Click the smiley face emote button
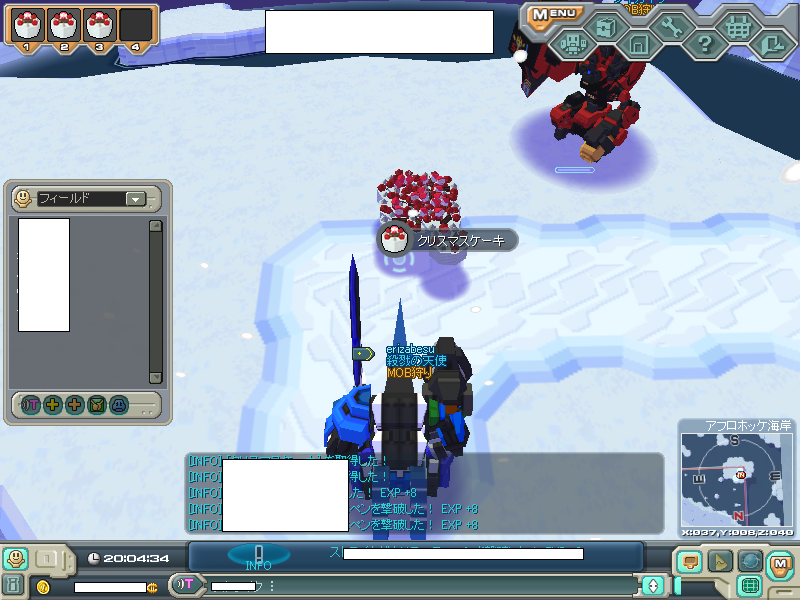This screenshot has width=800, height=600. point(15,558)
